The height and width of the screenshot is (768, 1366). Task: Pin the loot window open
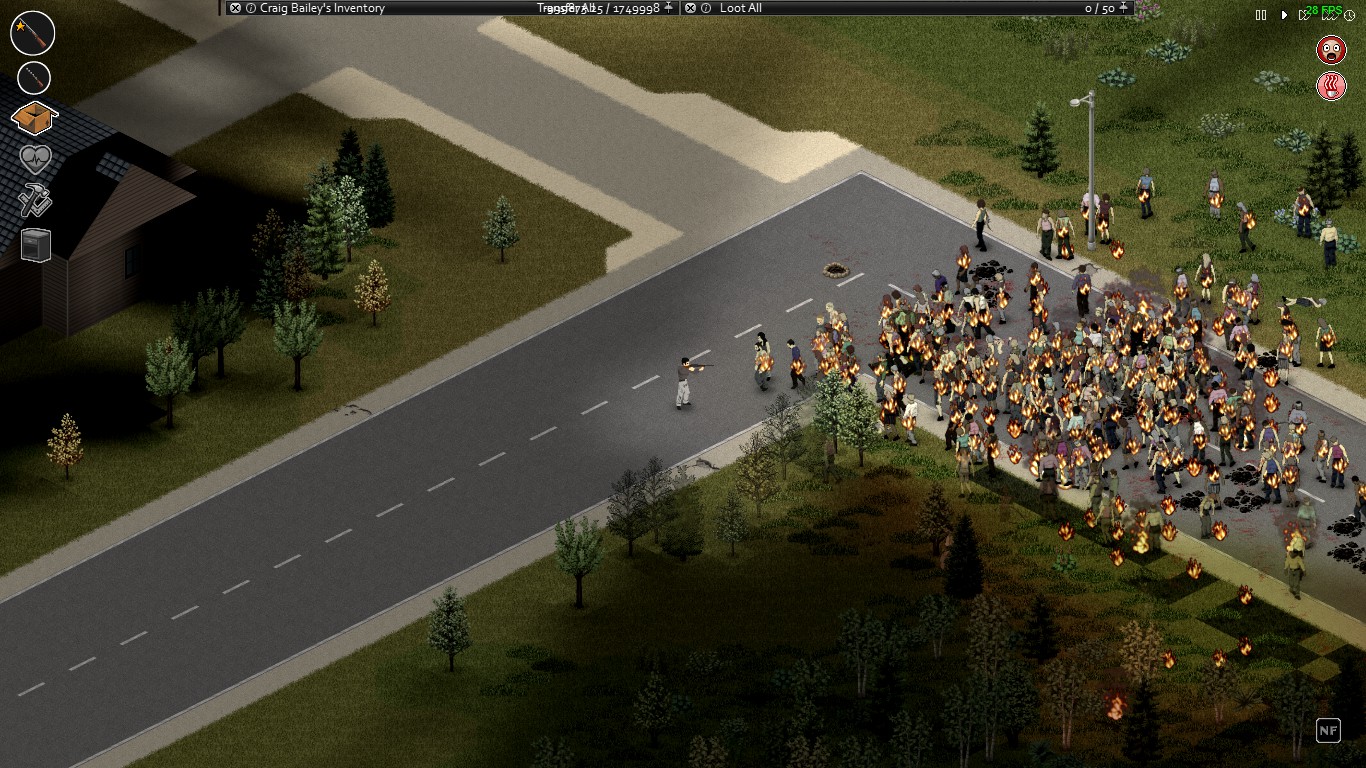point(1123,7)
